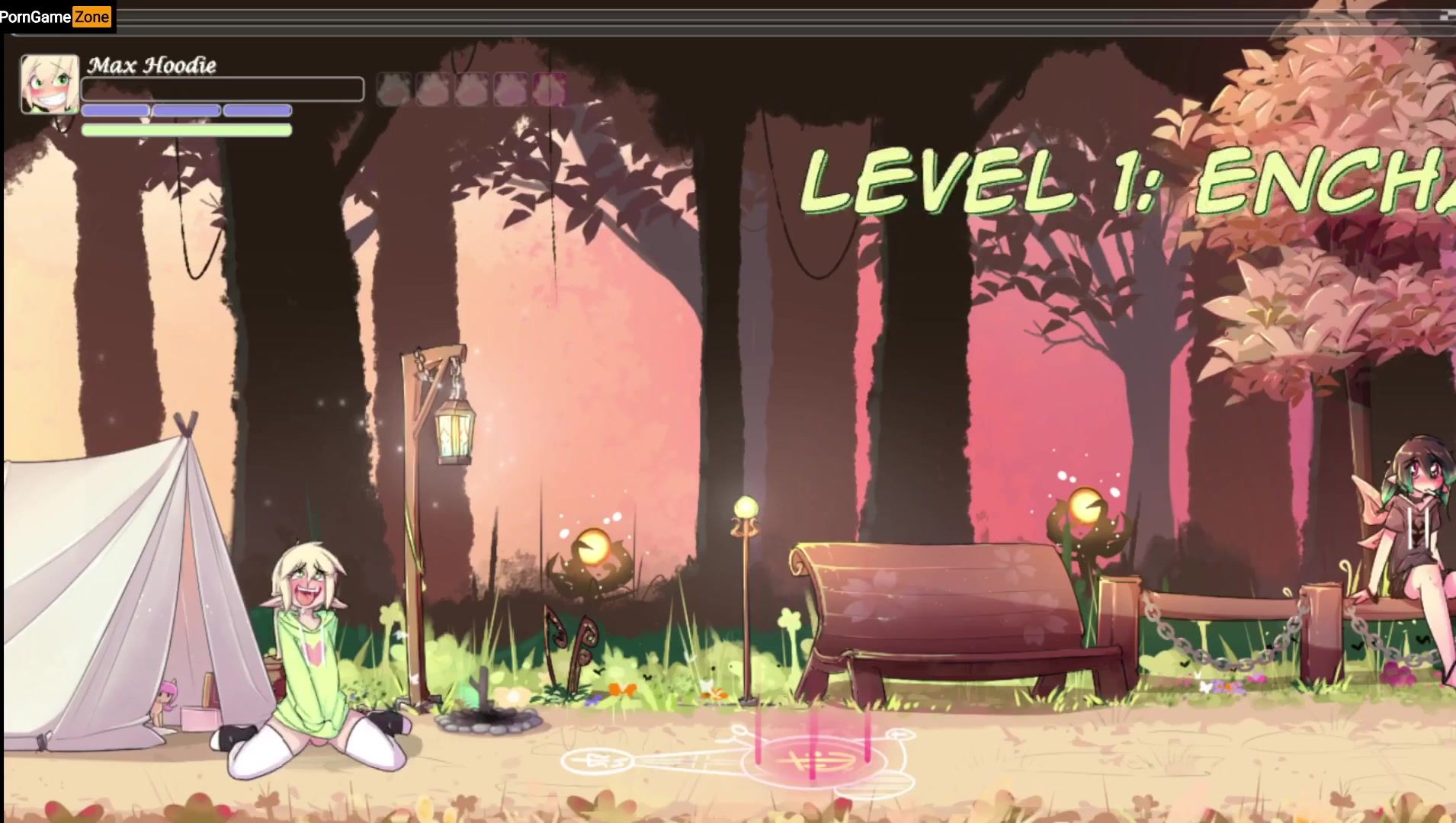The height and width of the screenshot is (823, 1456).
Task: Click the Max Hoodie character portrait
Action: pyautogui.click(x=50, y=84)
